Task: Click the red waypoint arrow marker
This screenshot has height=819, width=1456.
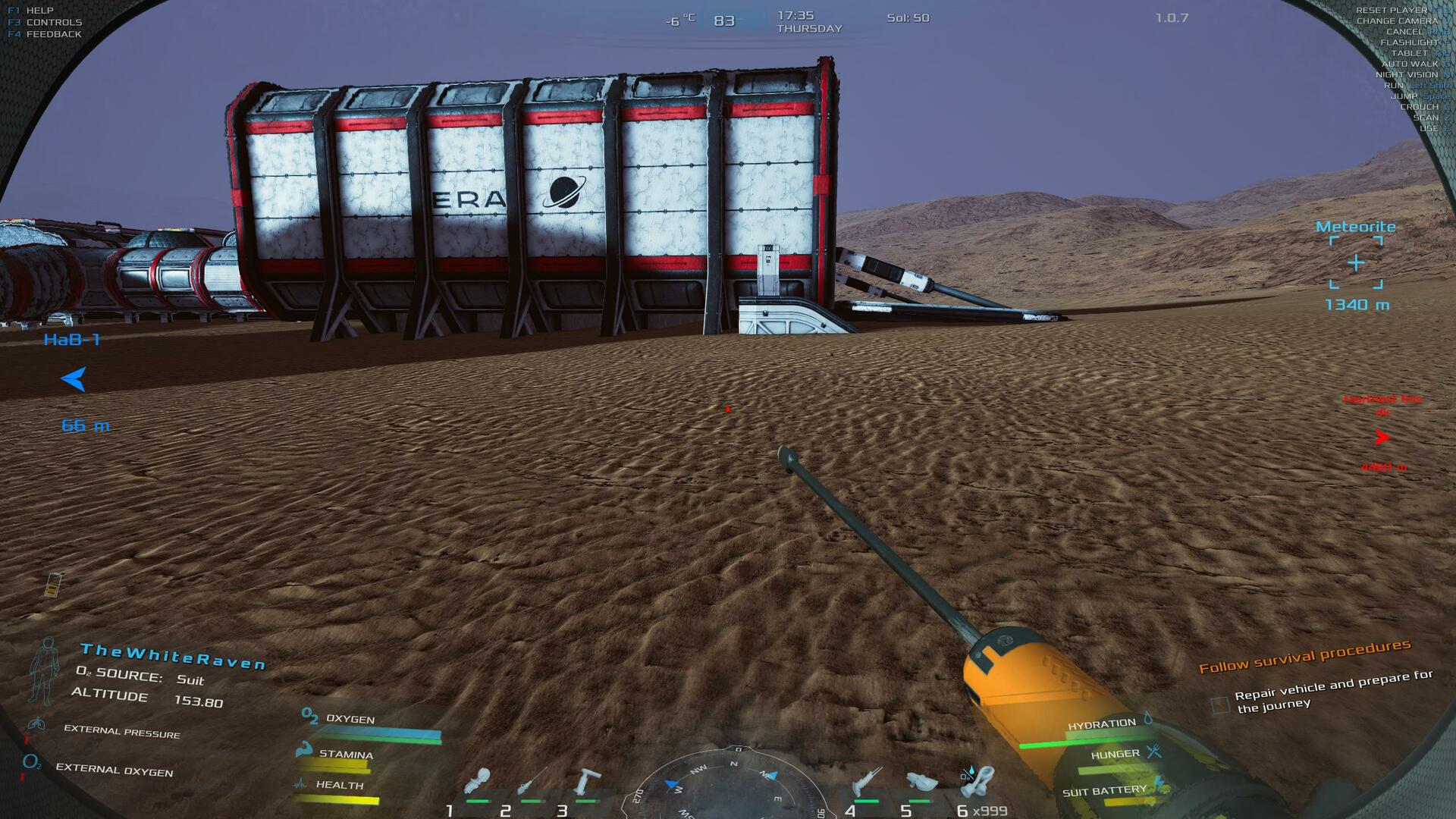Action: tap(1382, 438)
